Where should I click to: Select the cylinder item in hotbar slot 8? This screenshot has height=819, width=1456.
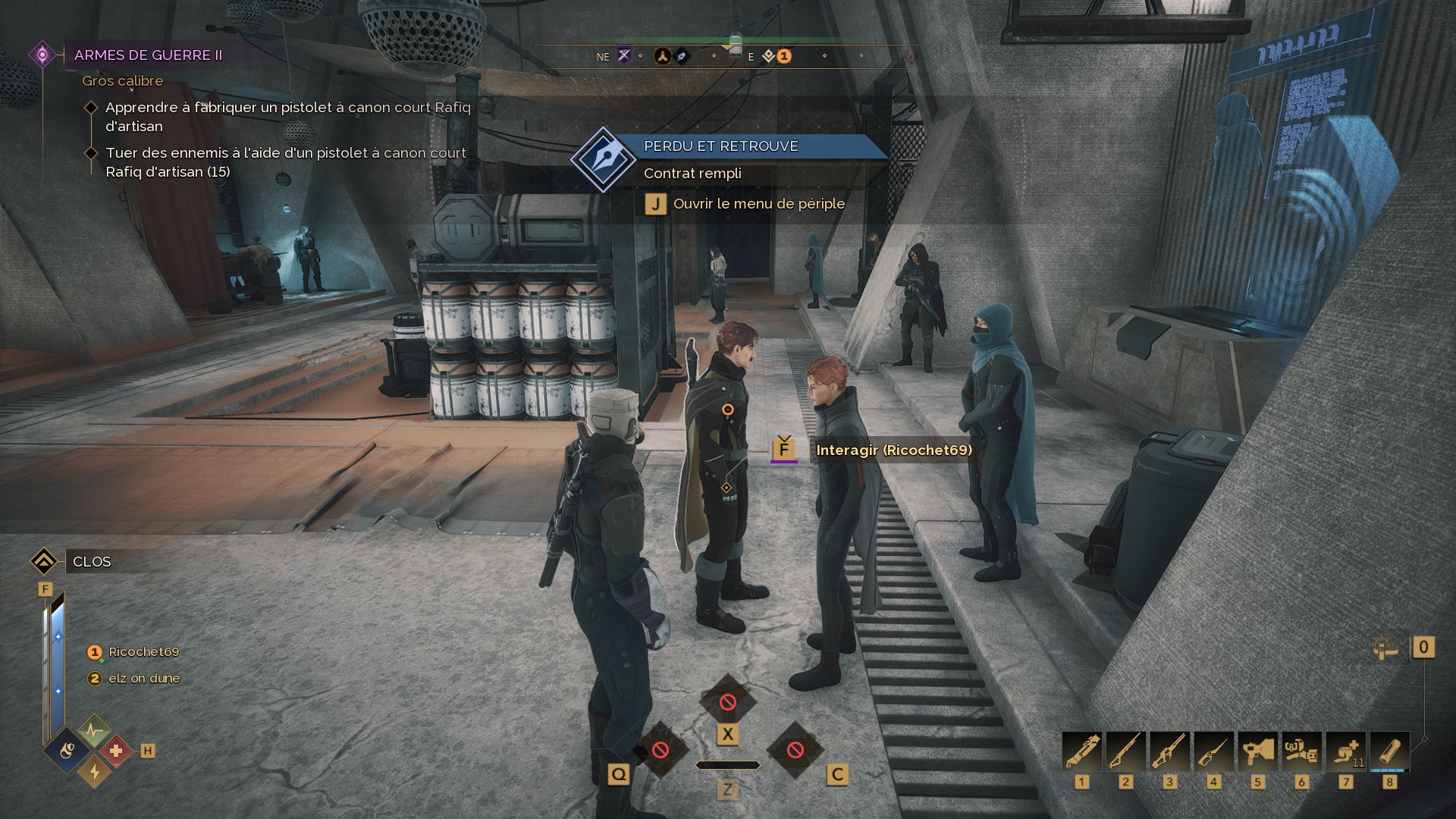(x=1389, y=752)
